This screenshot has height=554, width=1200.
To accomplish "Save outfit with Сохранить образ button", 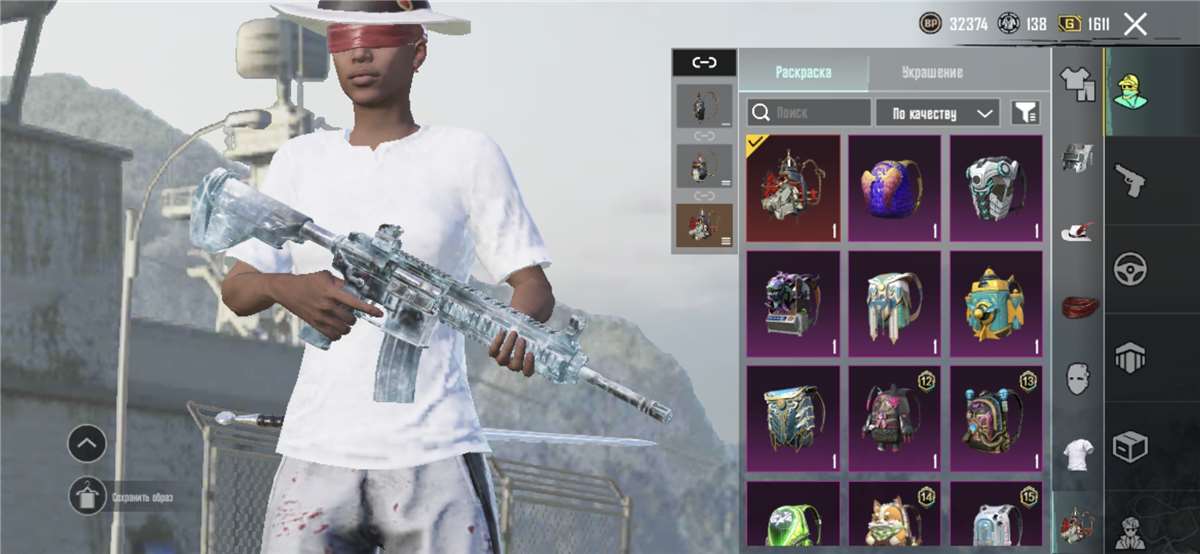I will point(88,496).
